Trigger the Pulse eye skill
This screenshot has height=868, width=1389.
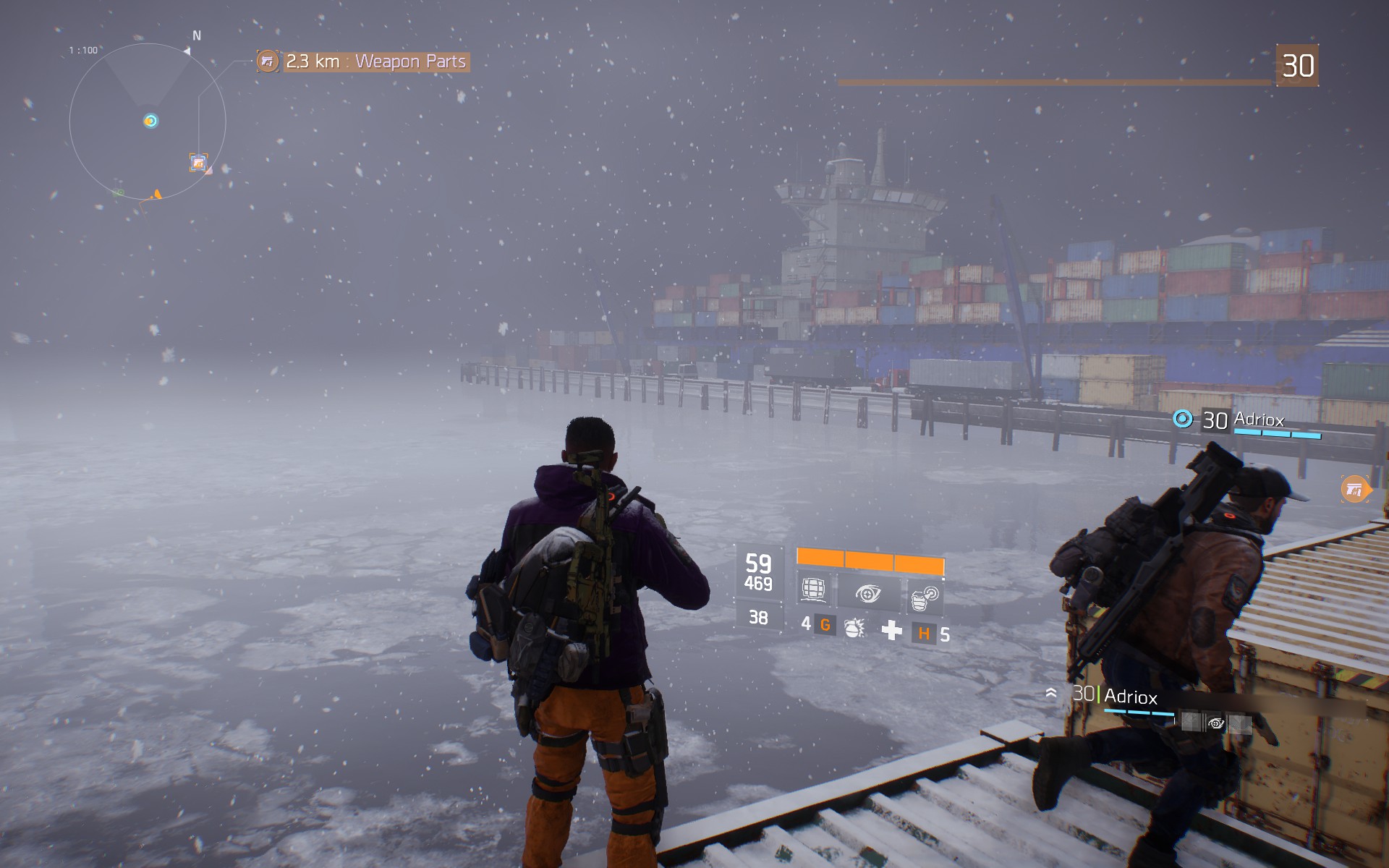click(868, 594)
